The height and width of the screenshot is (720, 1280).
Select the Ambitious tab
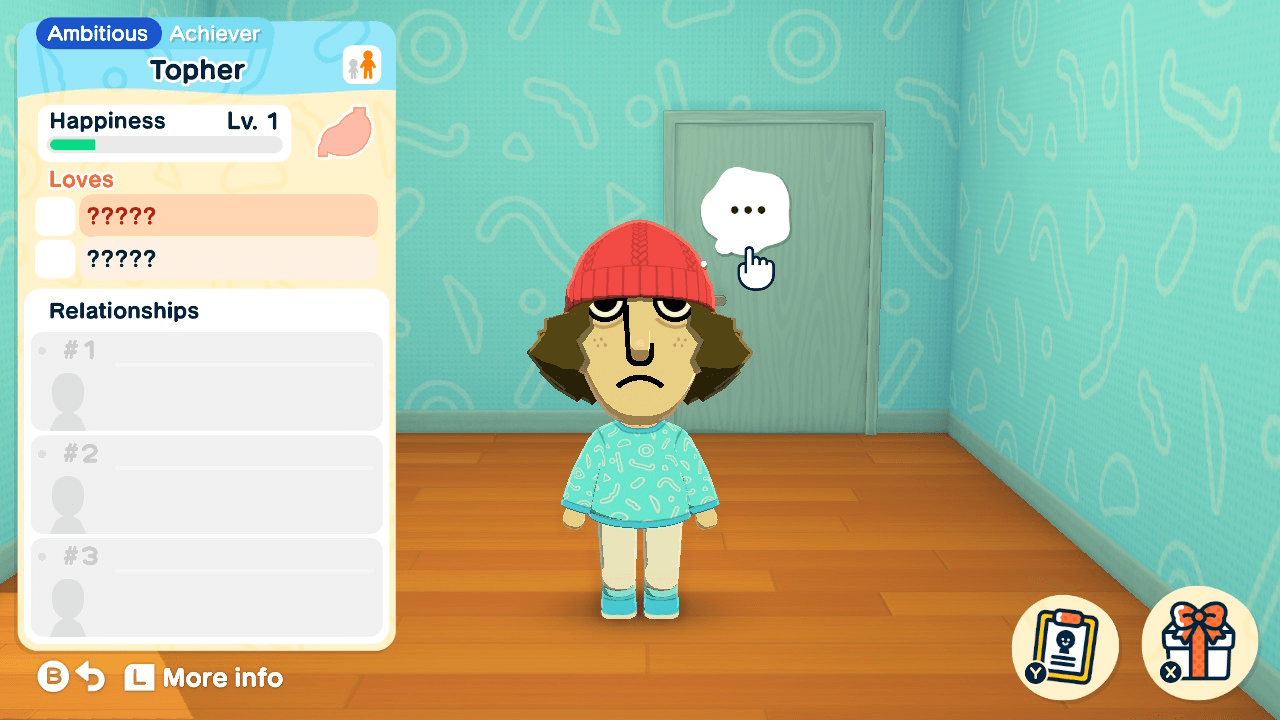[x=97, y=33]
